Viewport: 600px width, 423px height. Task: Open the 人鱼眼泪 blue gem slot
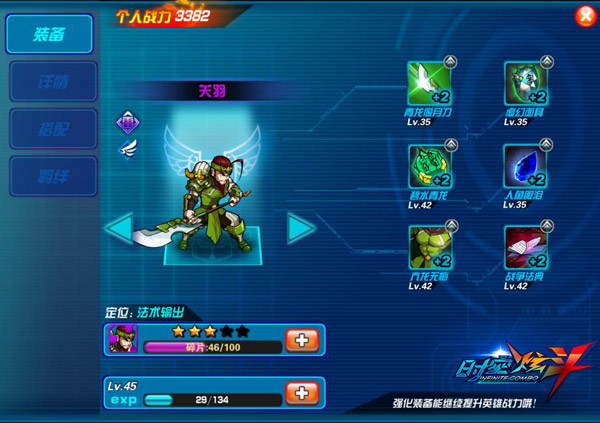[525, 166]
